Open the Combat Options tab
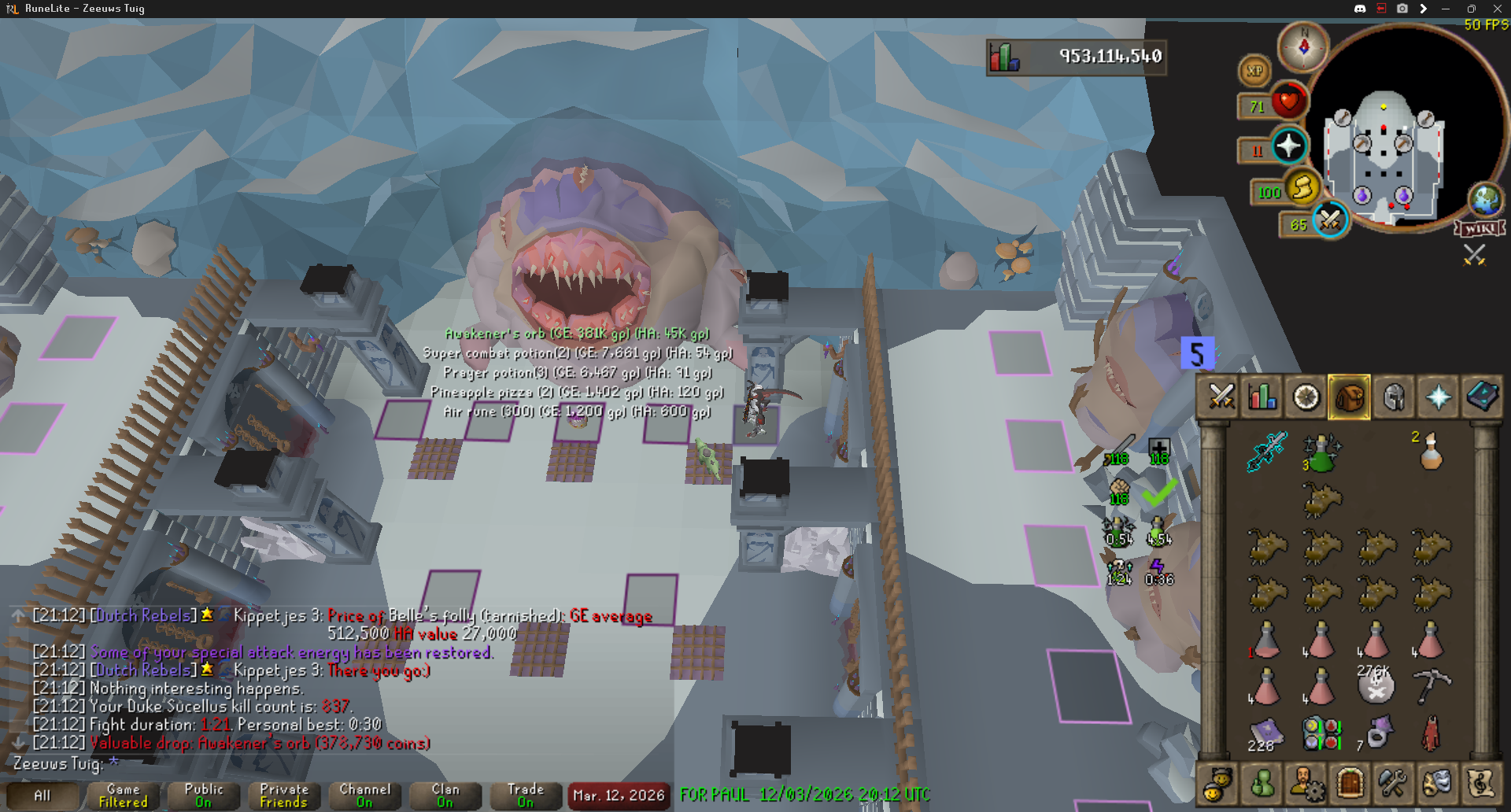Image resolution: width=1511 pixels, height=812 pixels. point(1221,397)
